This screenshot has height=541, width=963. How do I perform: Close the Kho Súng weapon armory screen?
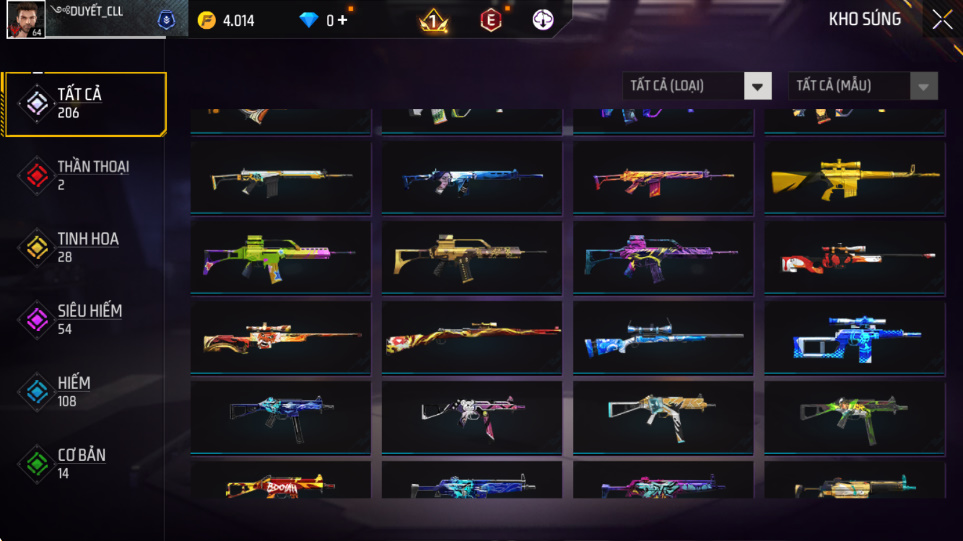click(942, 20)
